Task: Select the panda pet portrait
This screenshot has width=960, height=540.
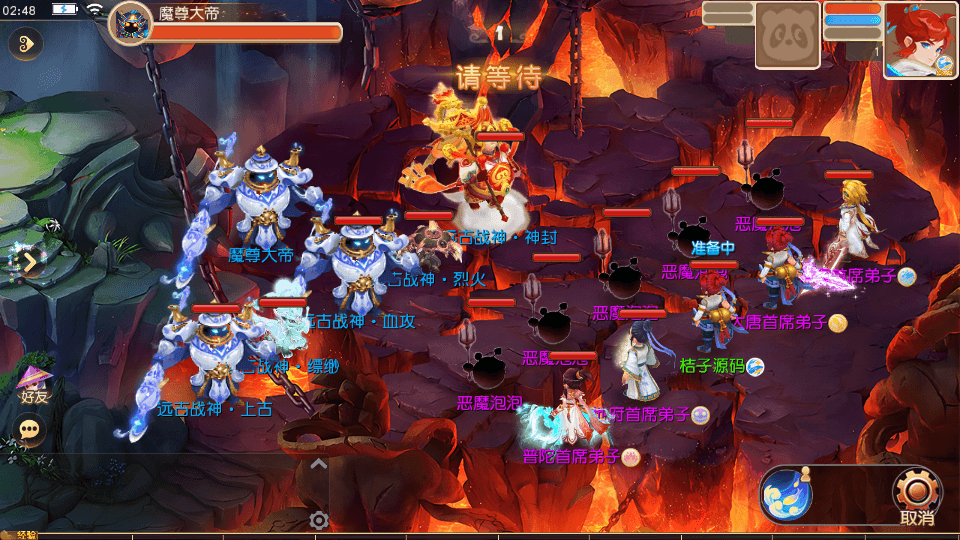Action: point(787,37)
